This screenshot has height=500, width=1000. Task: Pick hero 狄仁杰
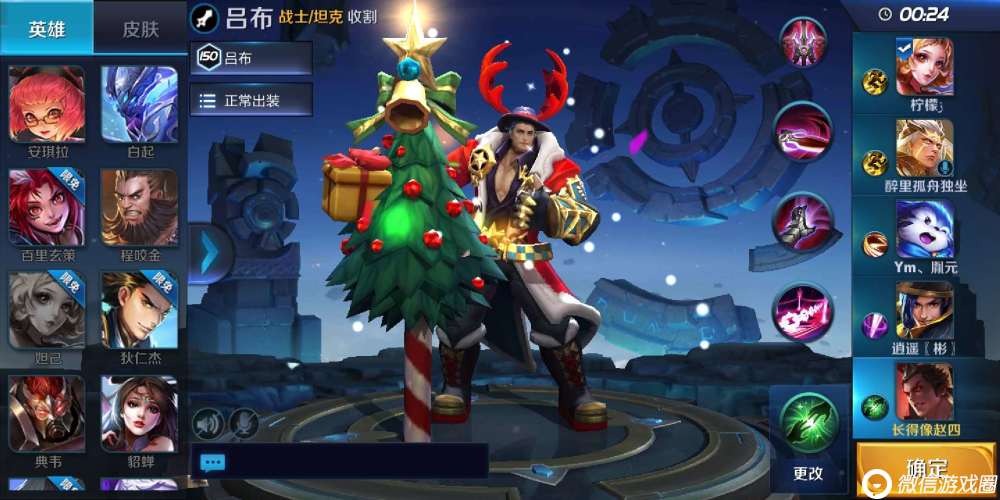click(x=139, y=310)
